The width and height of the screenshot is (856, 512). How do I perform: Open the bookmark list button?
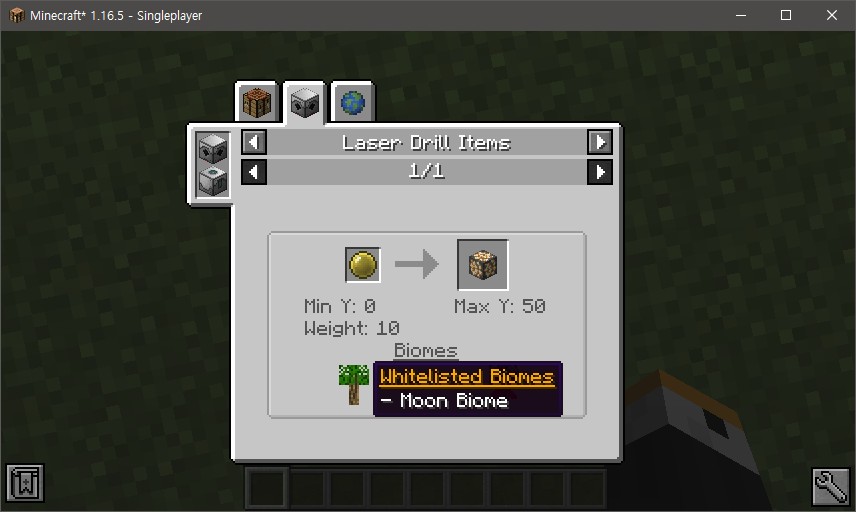click(25, 485)
